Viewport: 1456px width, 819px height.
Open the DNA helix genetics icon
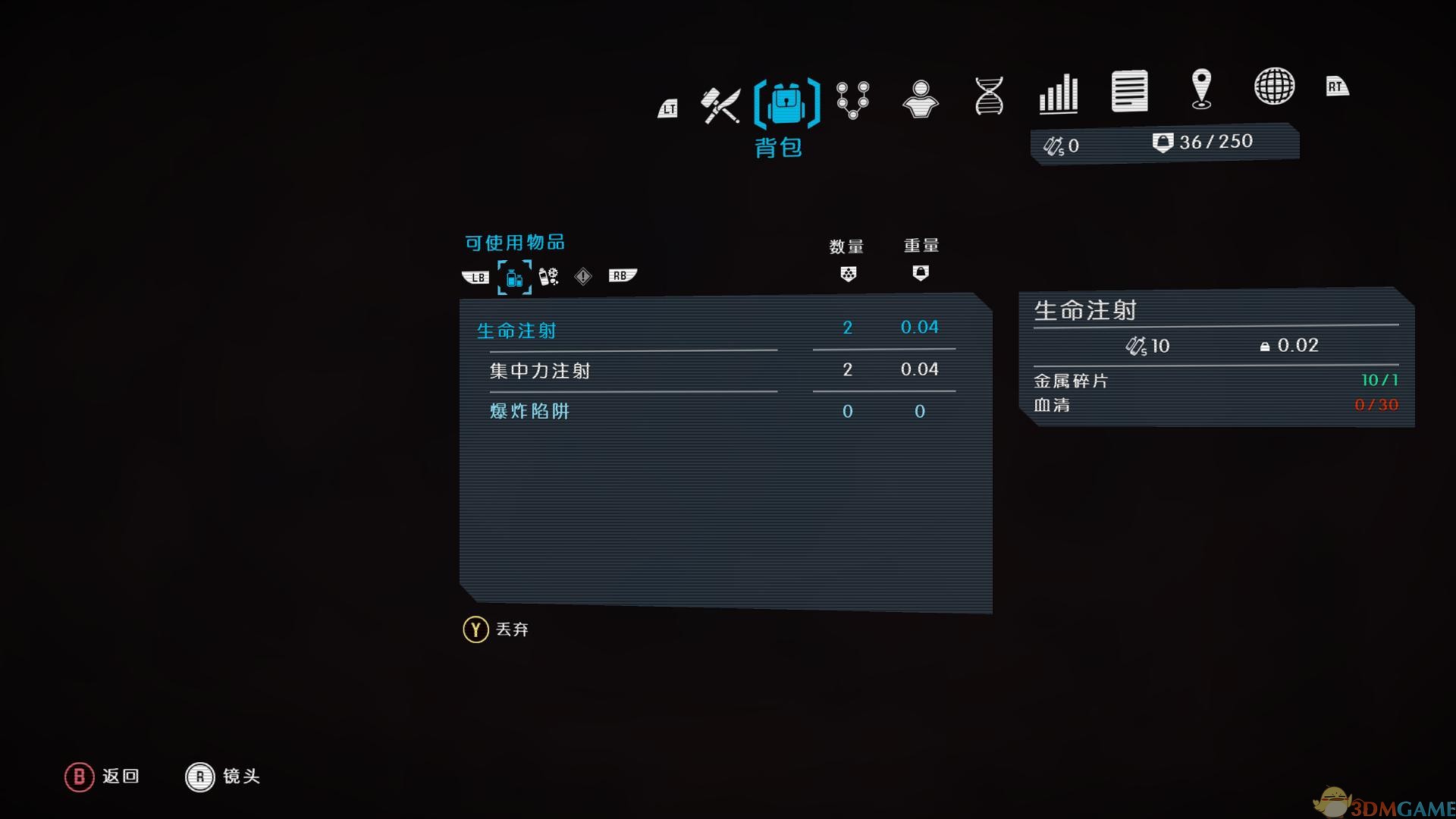pyautogui.click(x=987, y=96)
